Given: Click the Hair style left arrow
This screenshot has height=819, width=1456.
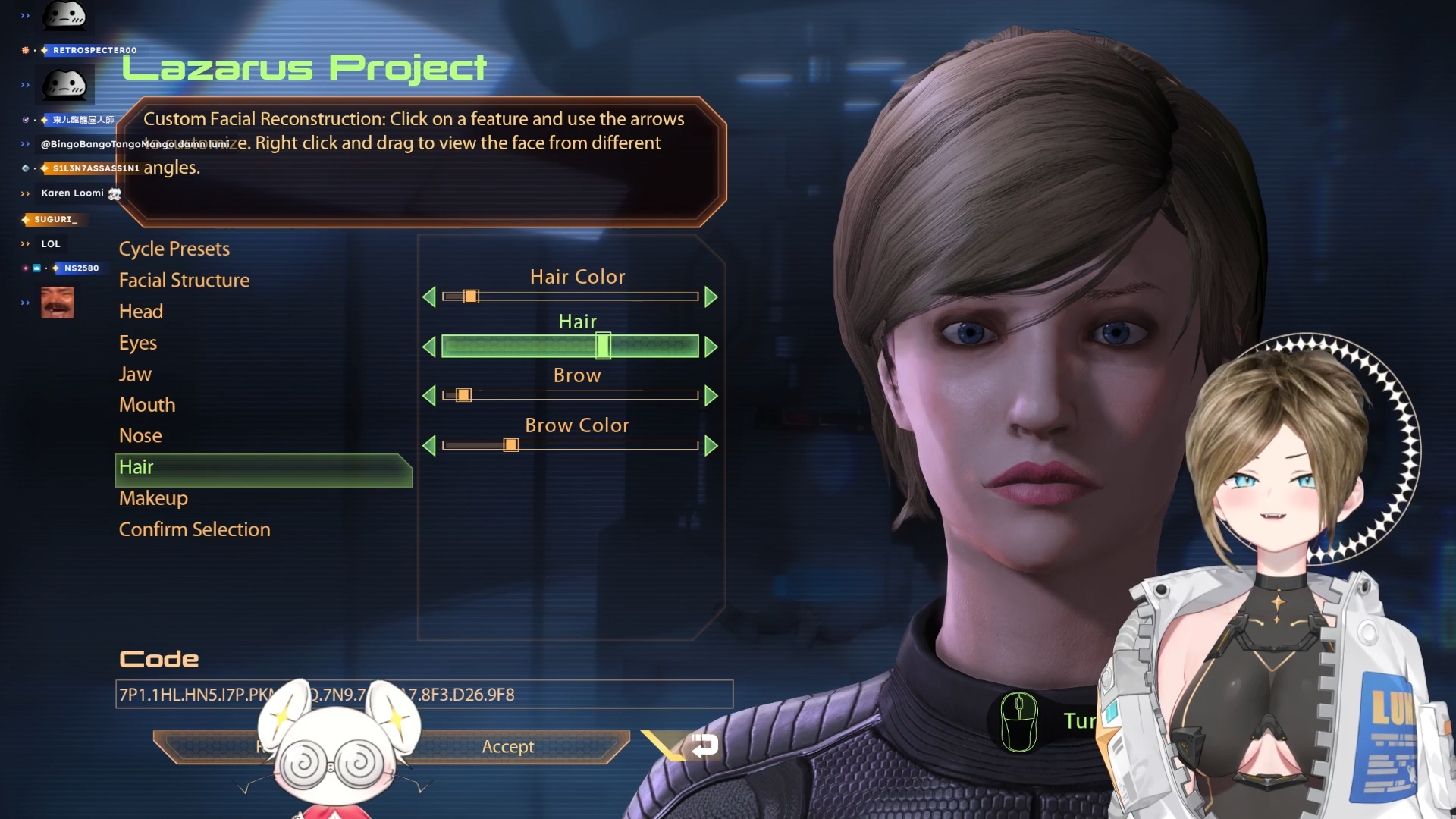Looking at the screenshot, I should point(429,347).
